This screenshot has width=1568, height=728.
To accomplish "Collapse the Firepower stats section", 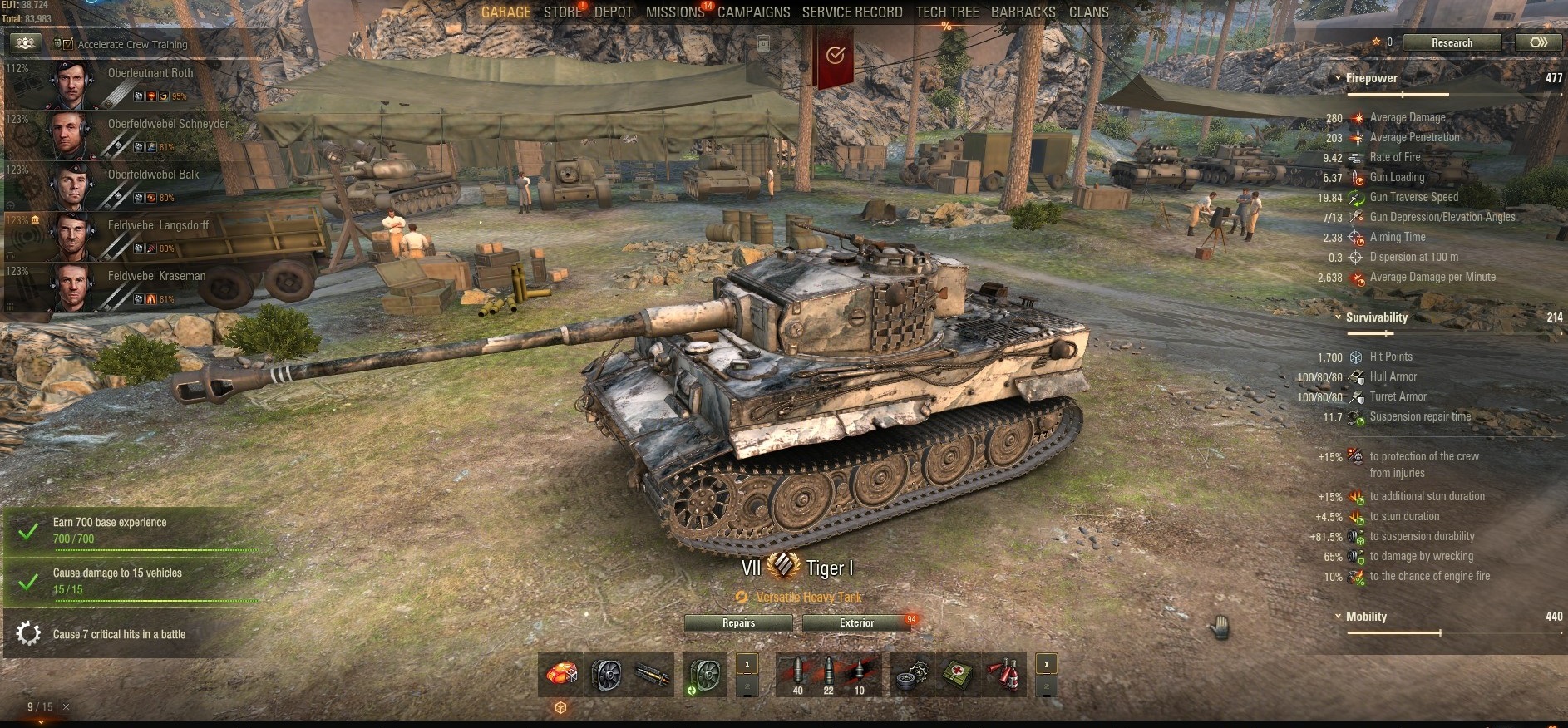I will pos(1338,79).
